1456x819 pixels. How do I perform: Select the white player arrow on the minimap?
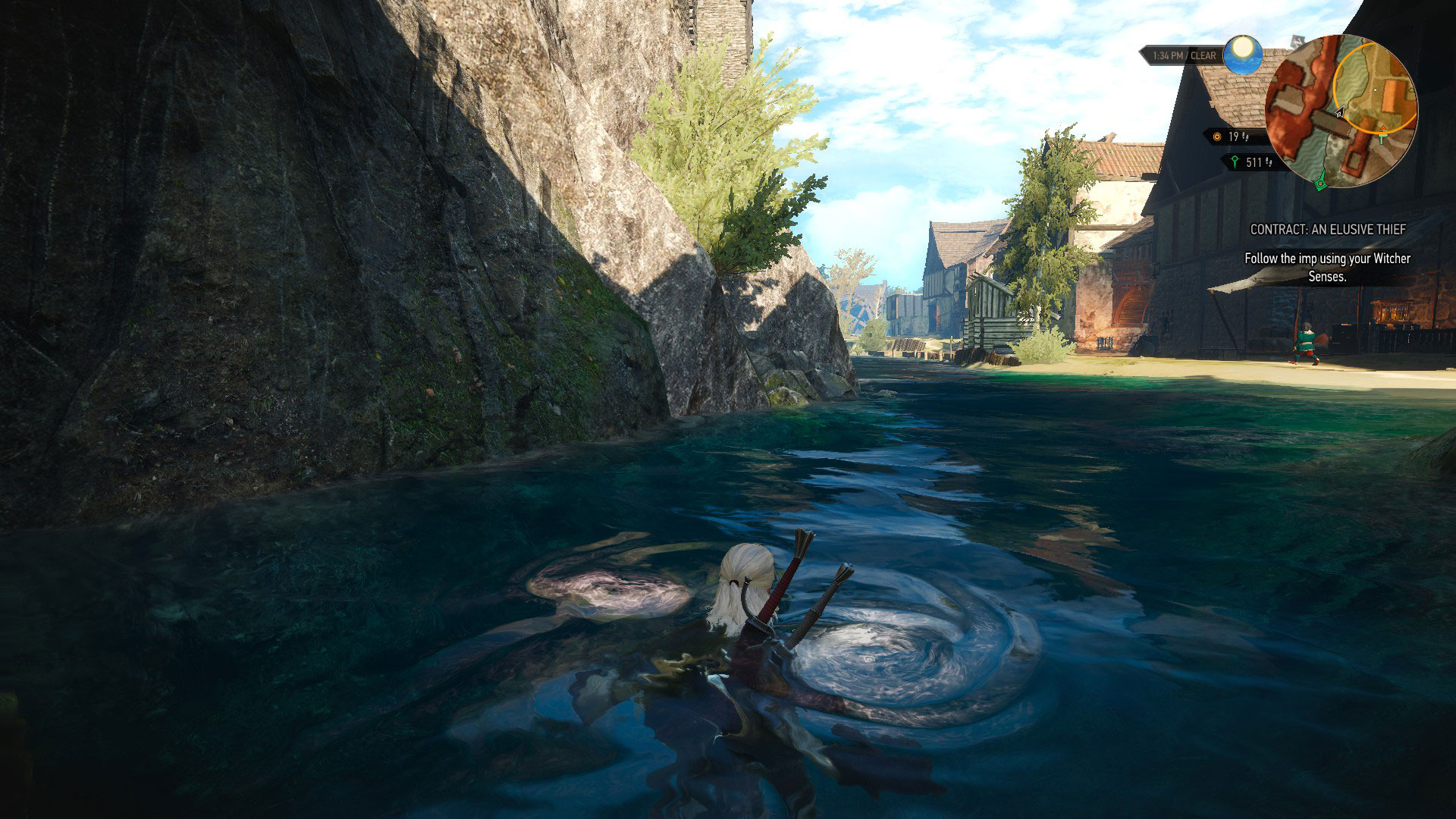tap(1341, 111)
